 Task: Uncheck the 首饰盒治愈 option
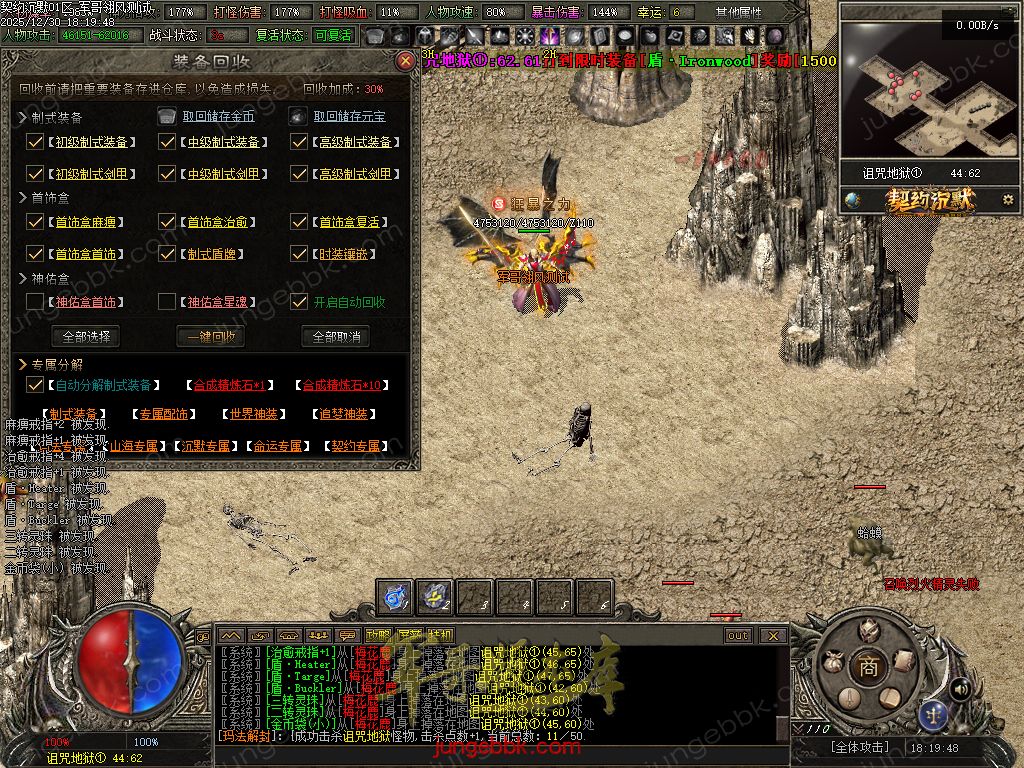pyautogui.click(x=167, y=222)
